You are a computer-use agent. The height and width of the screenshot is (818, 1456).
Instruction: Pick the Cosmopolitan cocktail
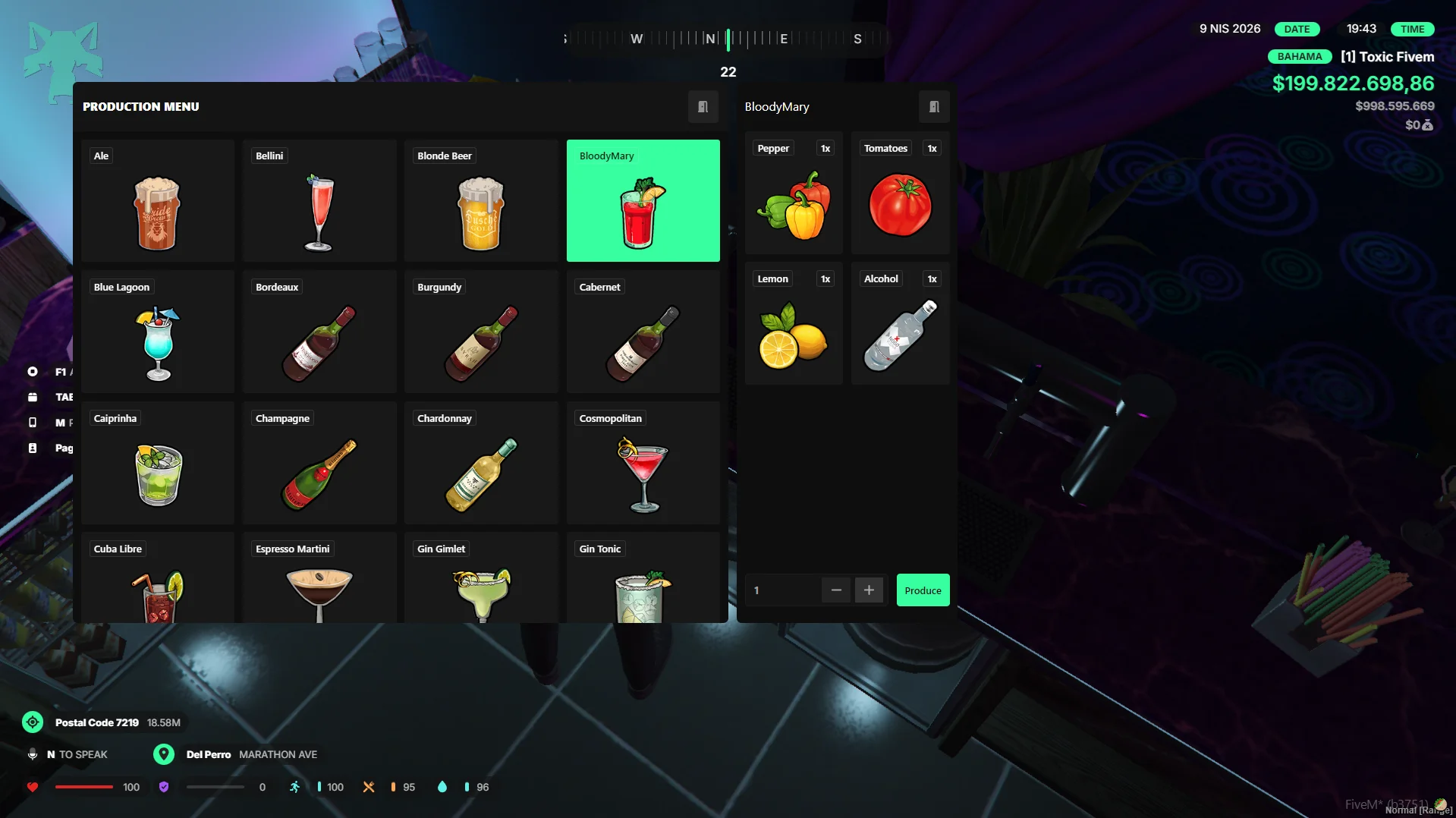coord(643,464)
